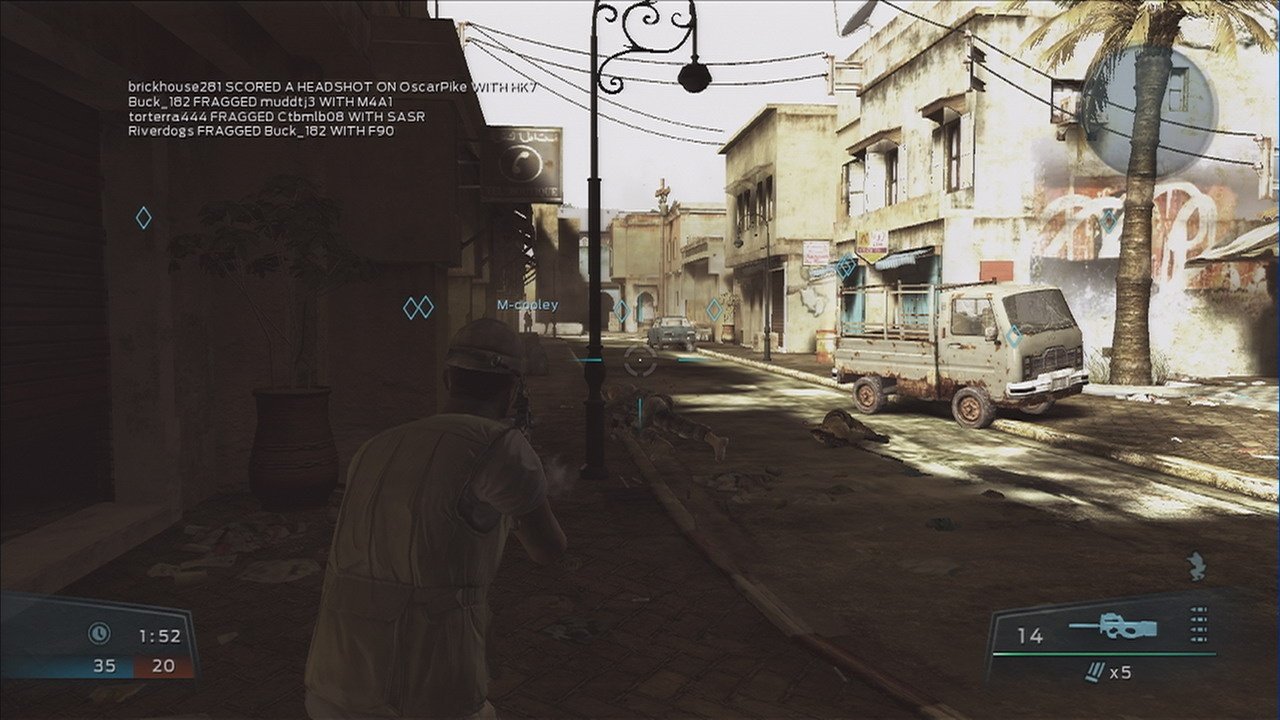This screenshot has height=720, width=1280.
Task: Click the blue team score 35
Action: tap(106, 664)
